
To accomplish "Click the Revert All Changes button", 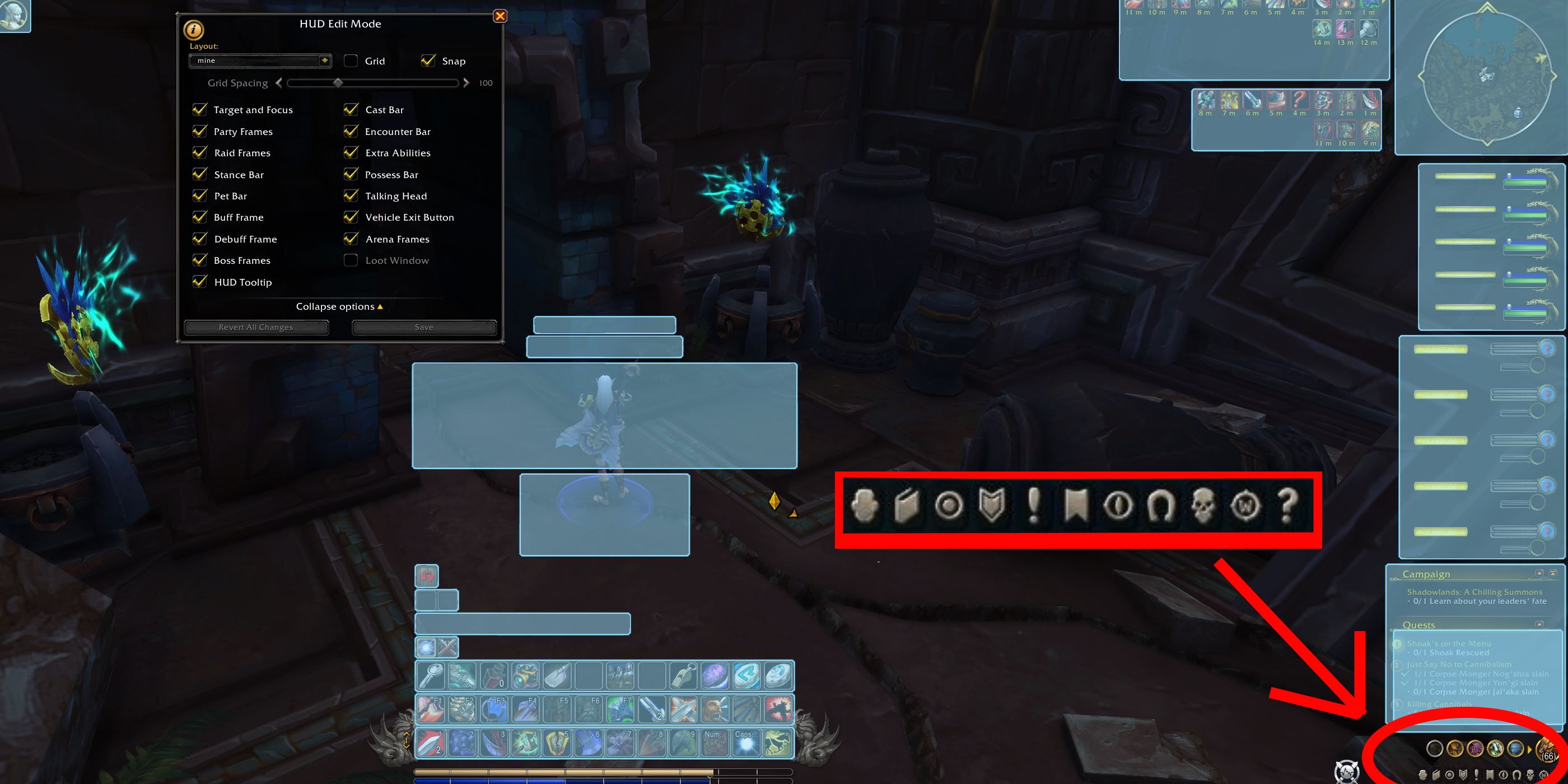I will 256,327.
